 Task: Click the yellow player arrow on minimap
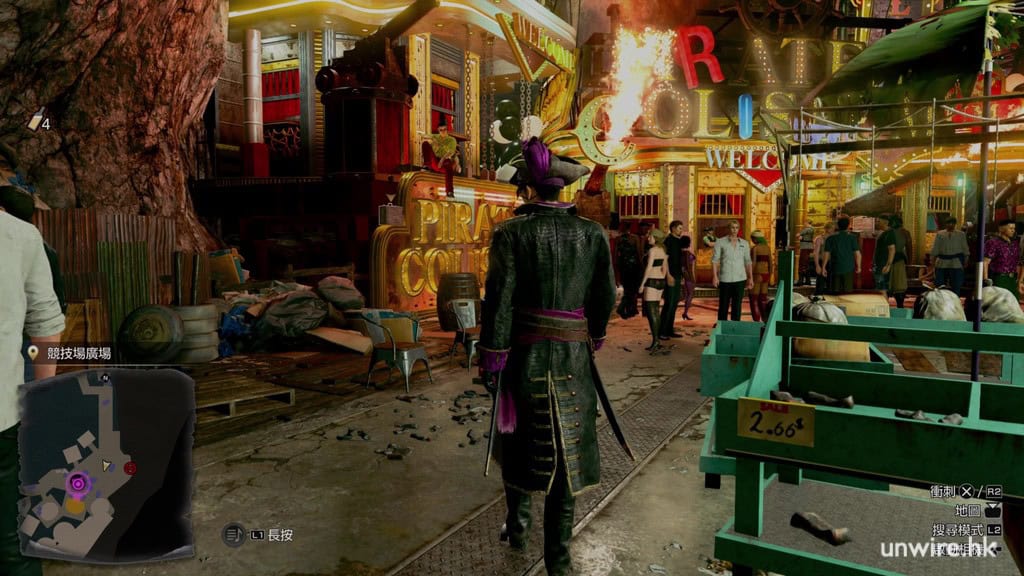pyautogui.click(x=107, y=466)
